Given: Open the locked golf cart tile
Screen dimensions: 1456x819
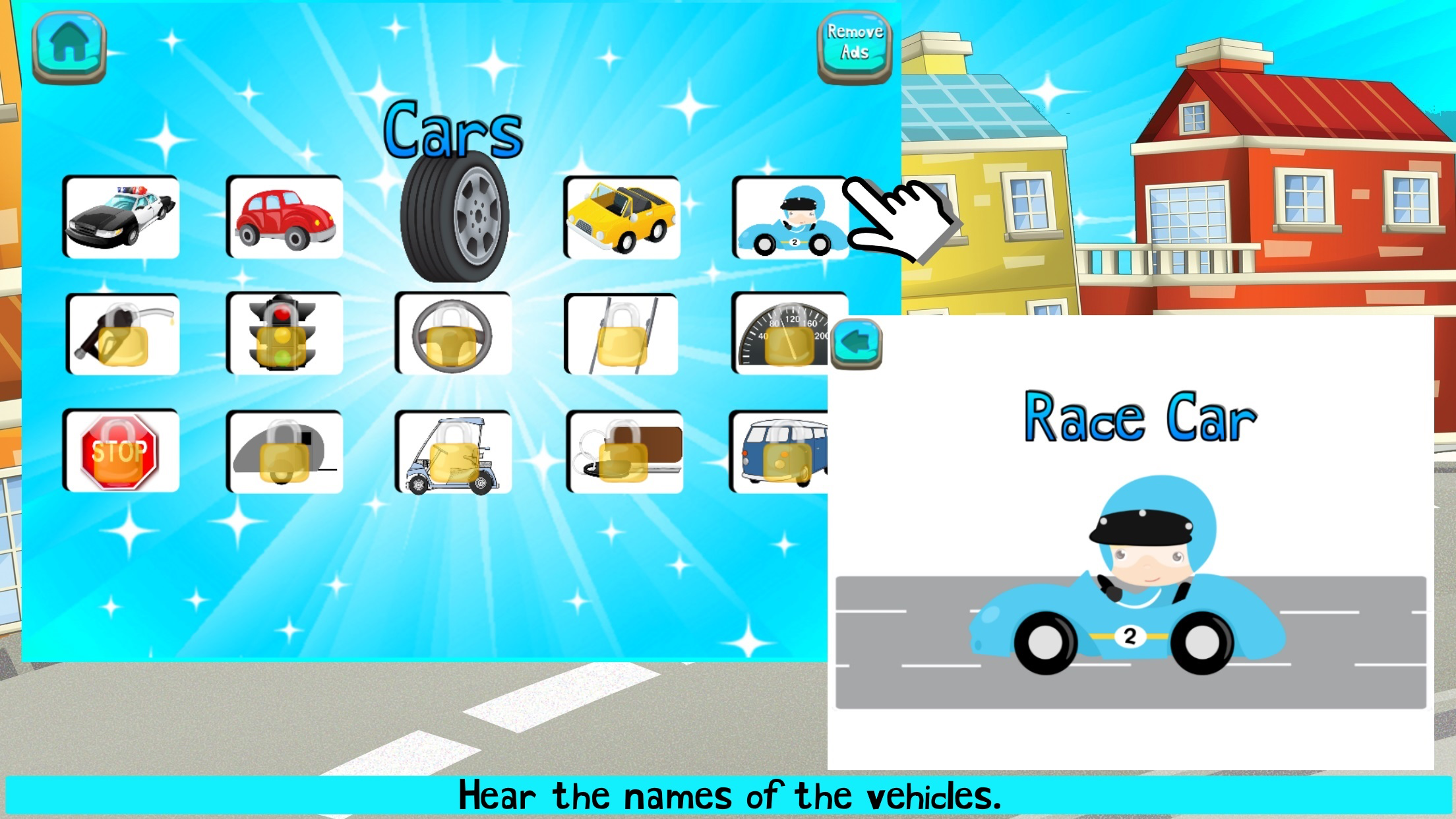Looking at the screenshot, I should coord(453,451).
